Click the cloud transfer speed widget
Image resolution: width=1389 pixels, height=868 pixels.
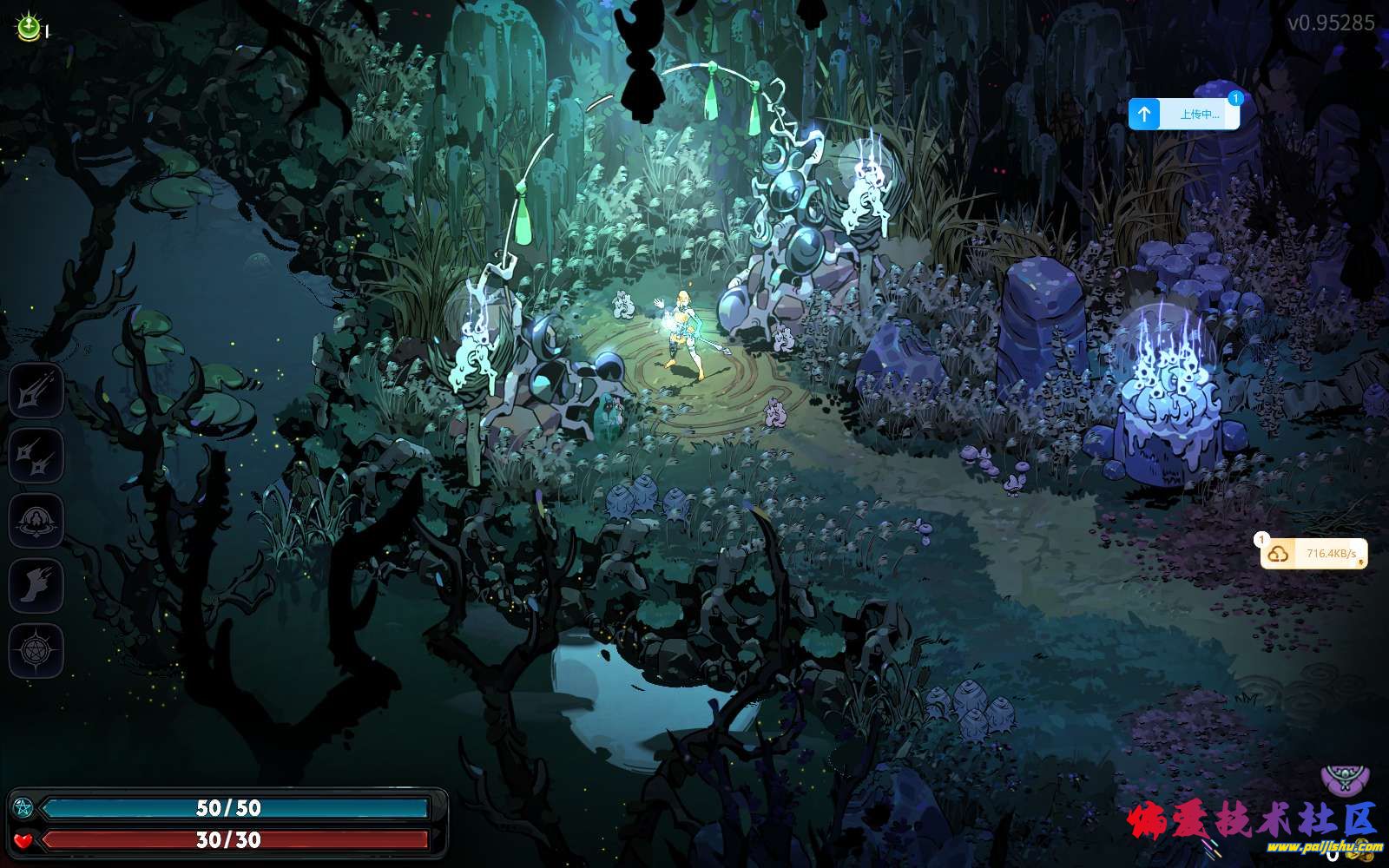[x=1313, y=554]
